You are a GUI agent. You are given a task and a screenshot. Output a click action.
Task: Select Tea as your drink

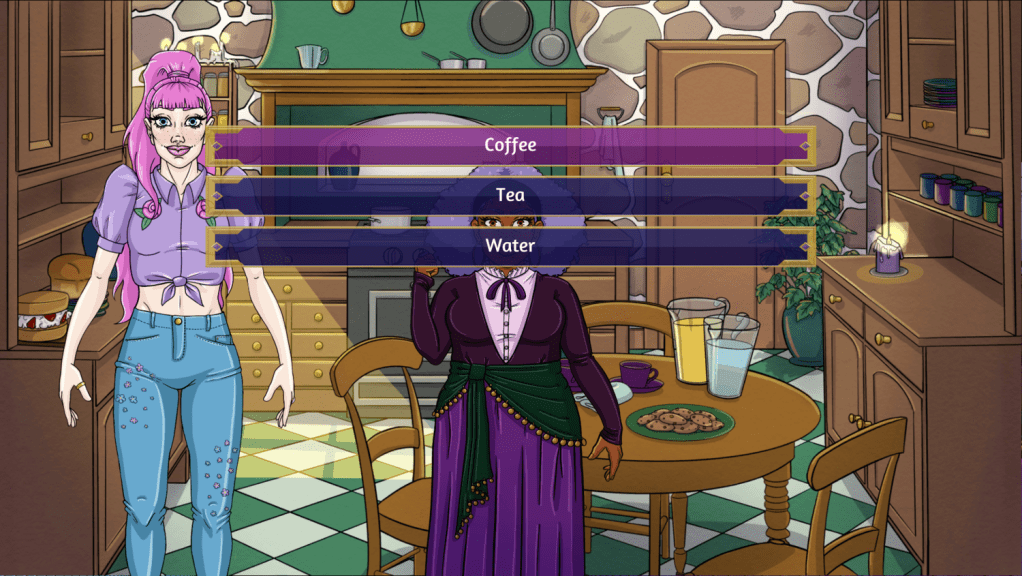[x=510, y=195]
